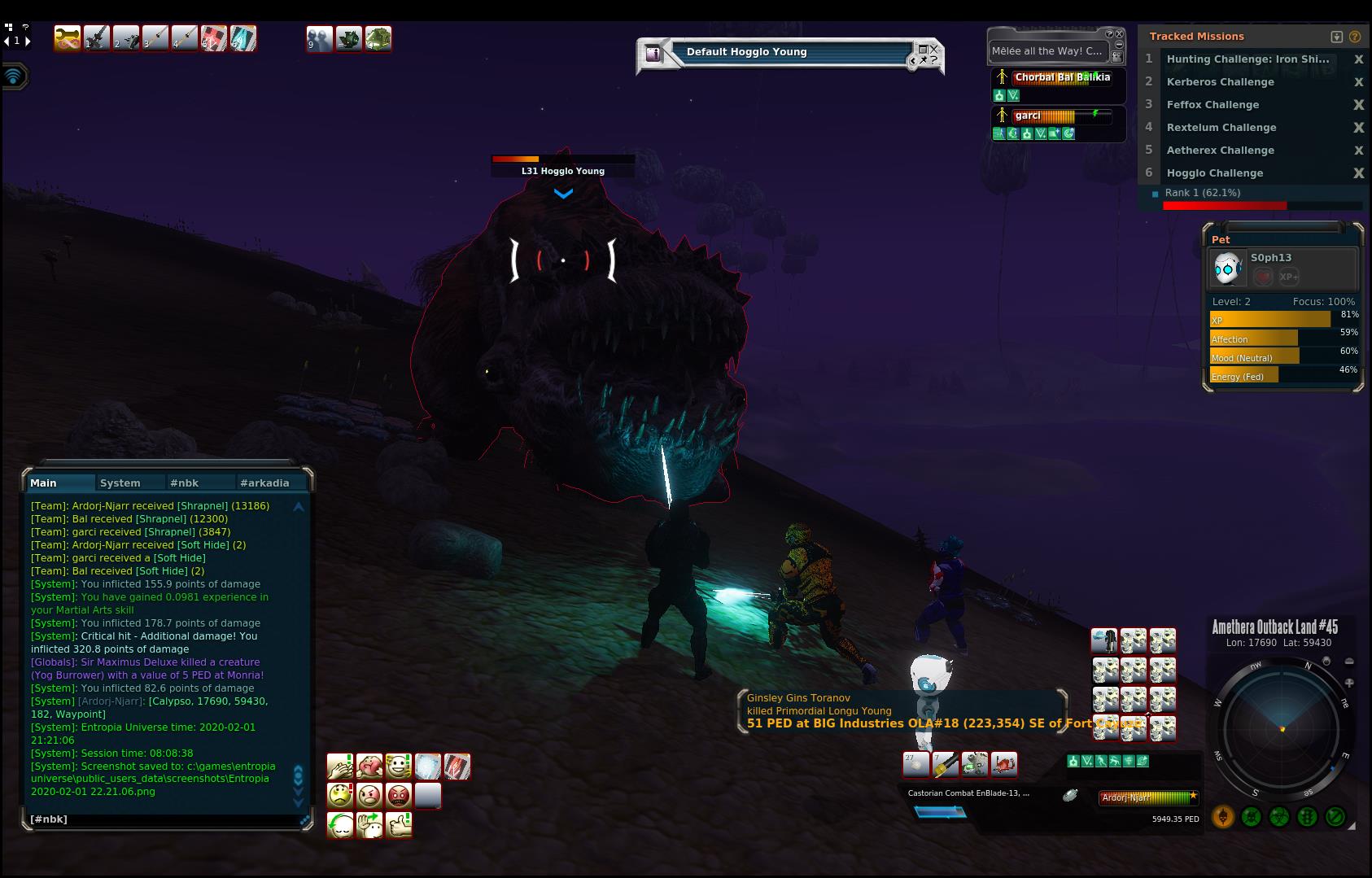The height and width of the screenshot is (878, 1372).
Task: Activate the golden wrench repair hotbar icon
Action: tap(68, 38)
